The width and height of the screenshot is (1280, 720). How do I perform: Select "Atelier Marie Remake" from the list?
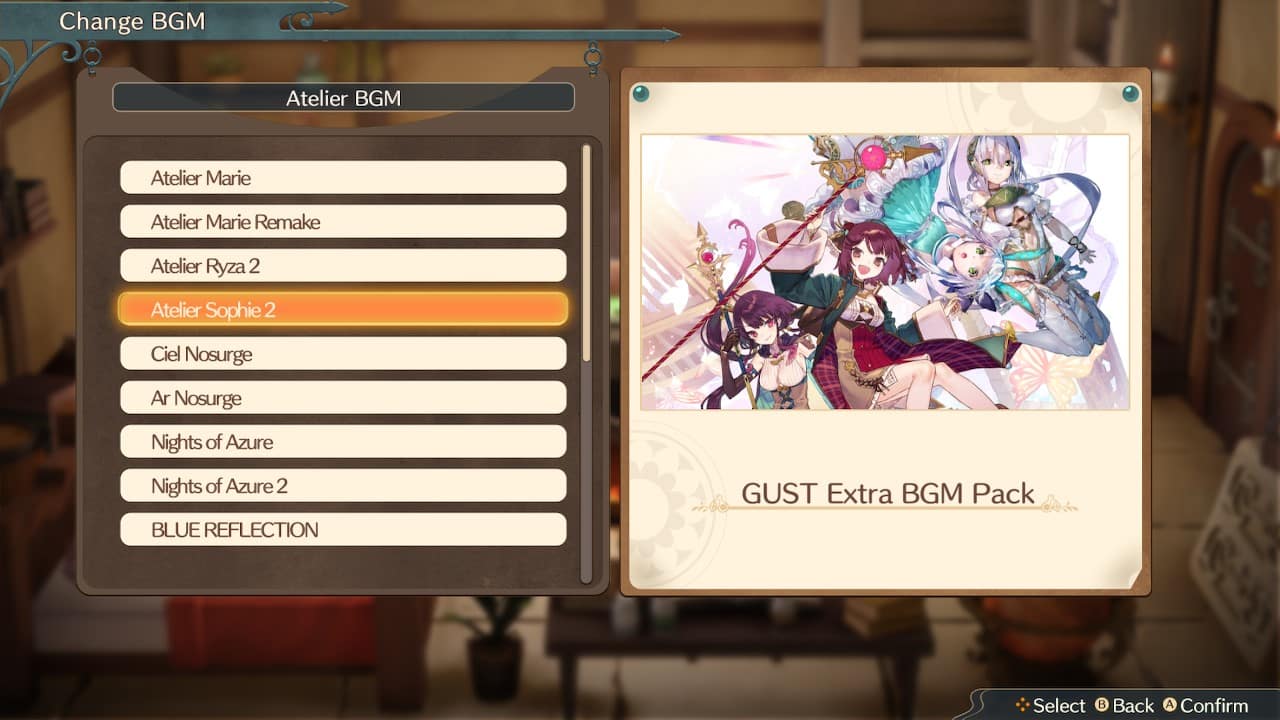(343, 221)
